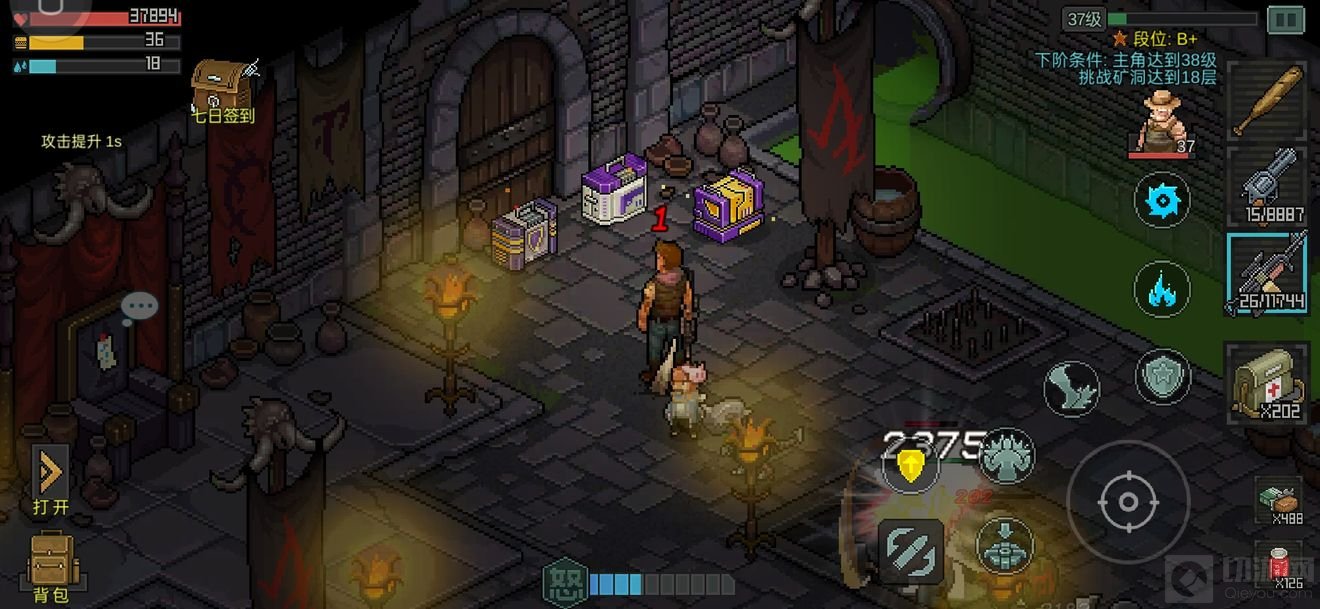The image size is (1320, 609).
Task: Fire using the crosshair attack button
Action: coord(1127,501)
